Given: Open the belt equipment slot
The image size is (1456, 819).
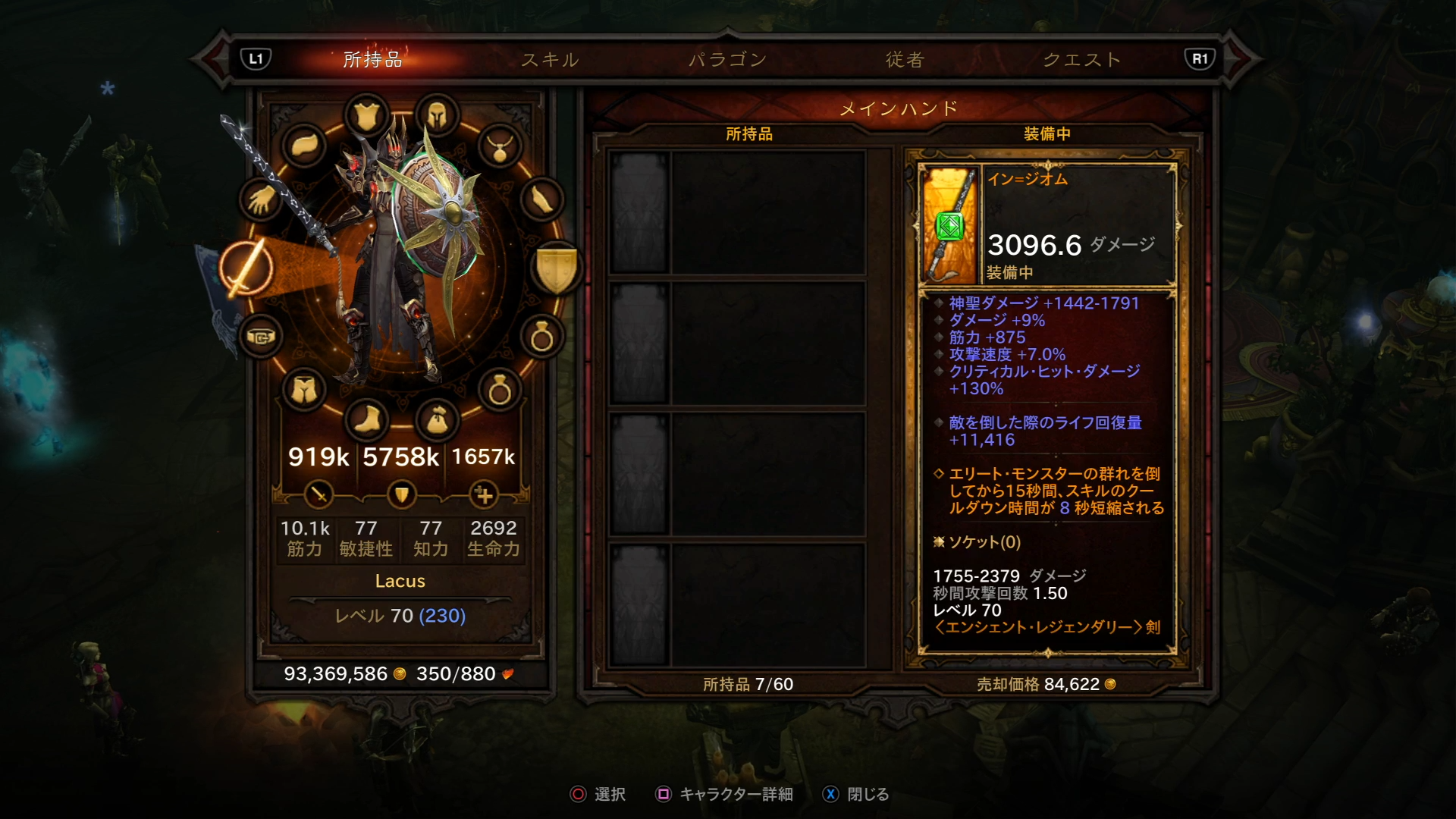Looking at the screenshot, I should 261,337.
